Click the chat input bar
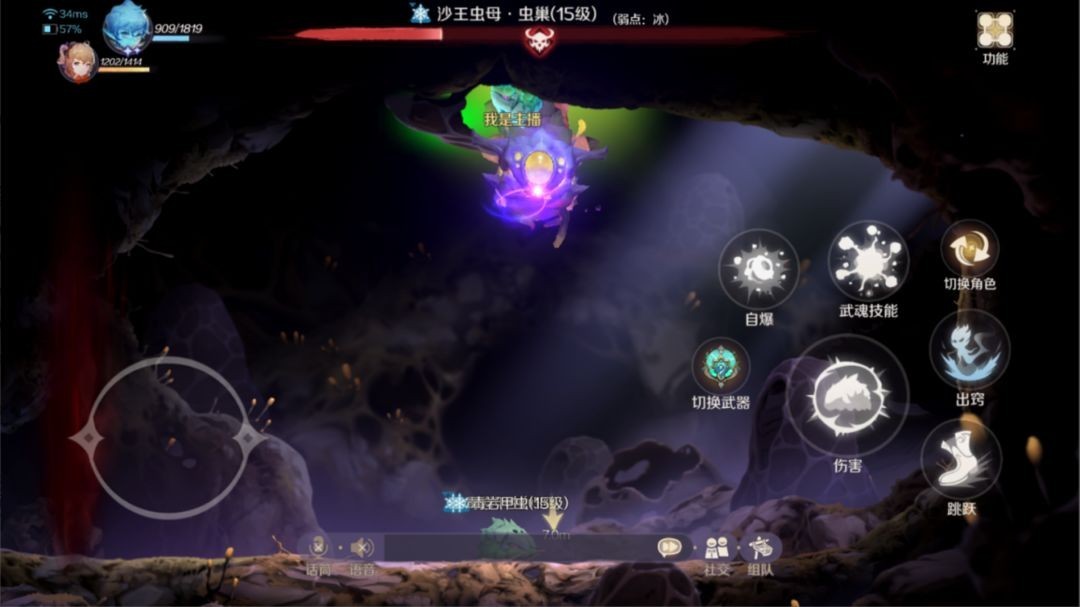 coord(518,547)
